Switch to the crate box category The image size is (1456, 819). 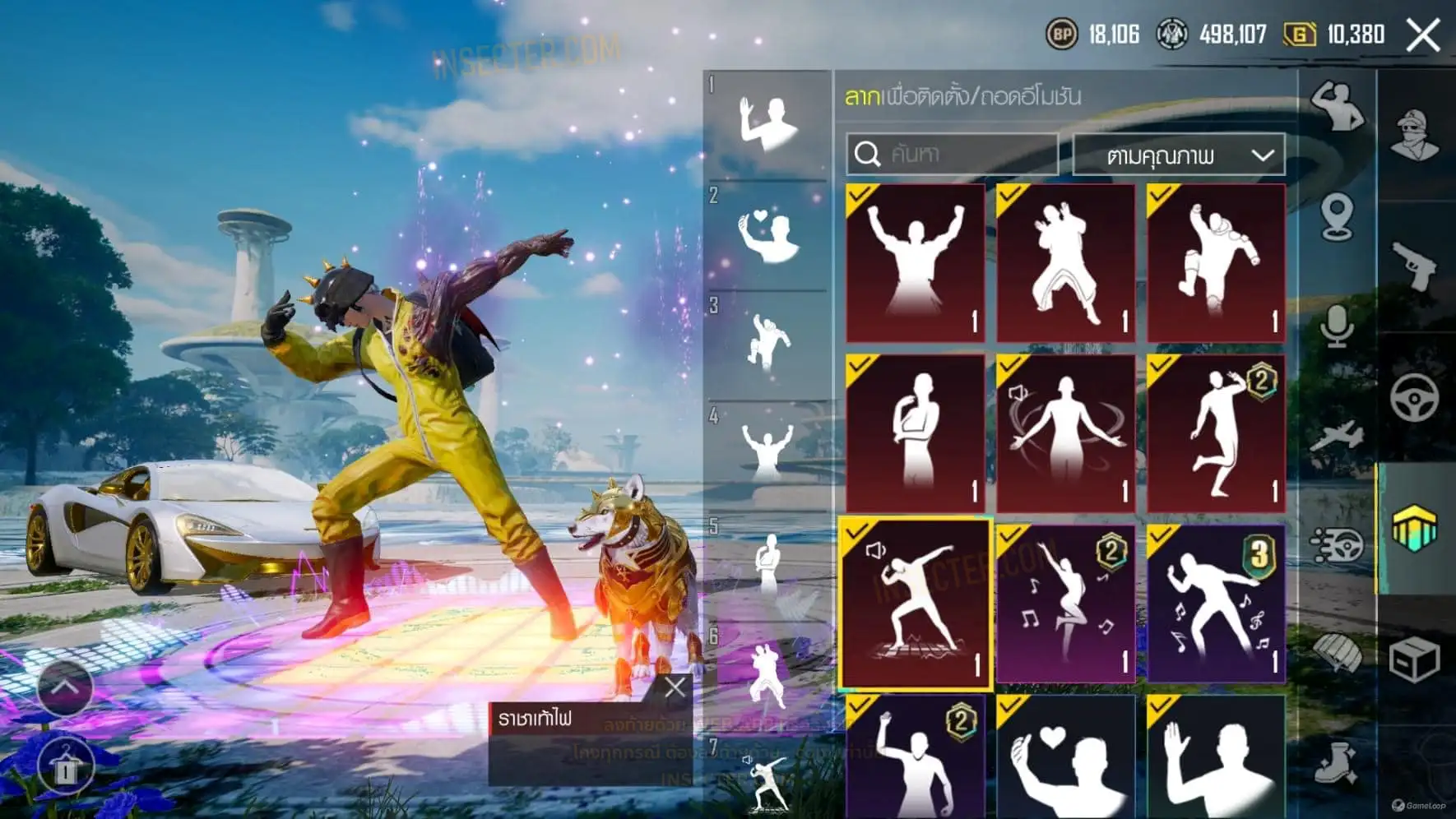(1415, 659)
